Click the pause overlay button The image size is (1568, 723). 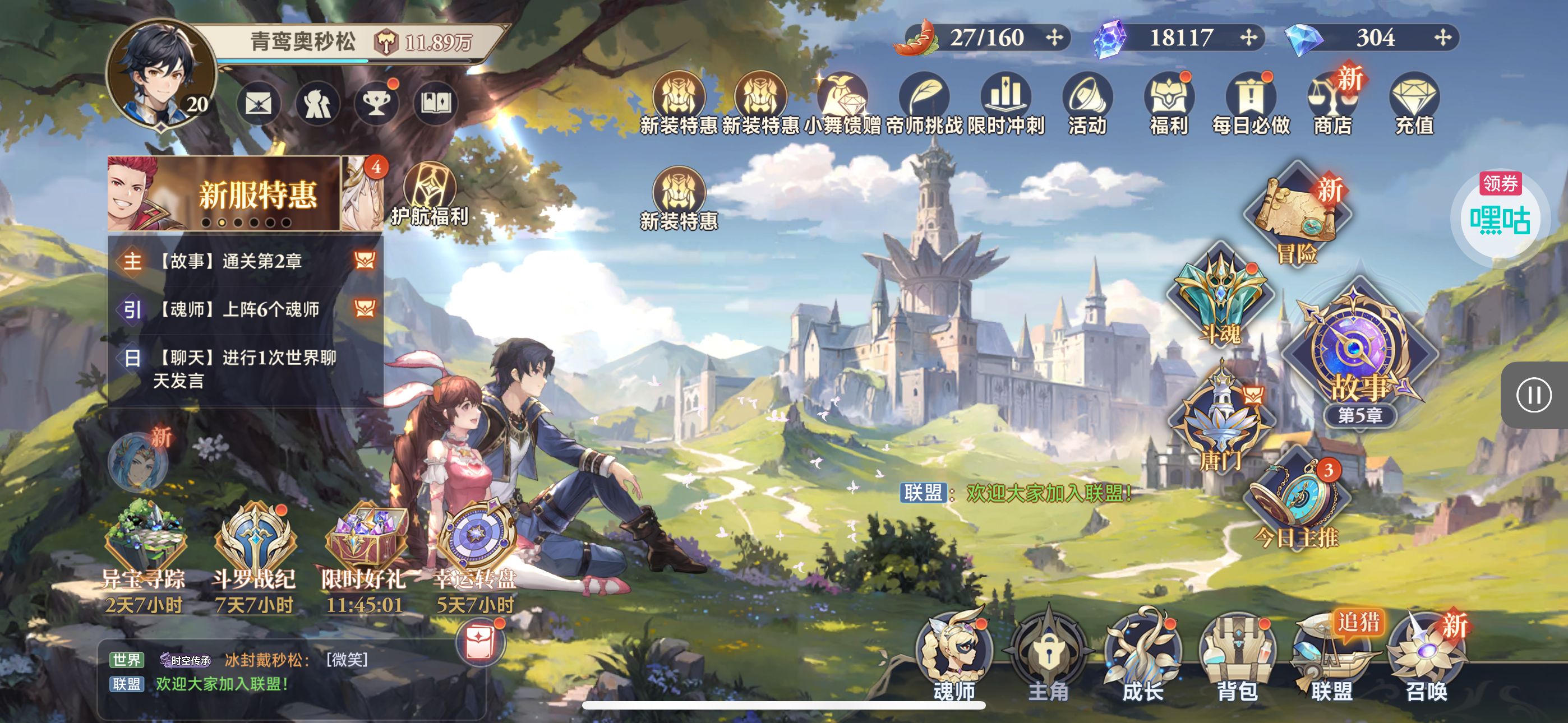point(1533,396)
